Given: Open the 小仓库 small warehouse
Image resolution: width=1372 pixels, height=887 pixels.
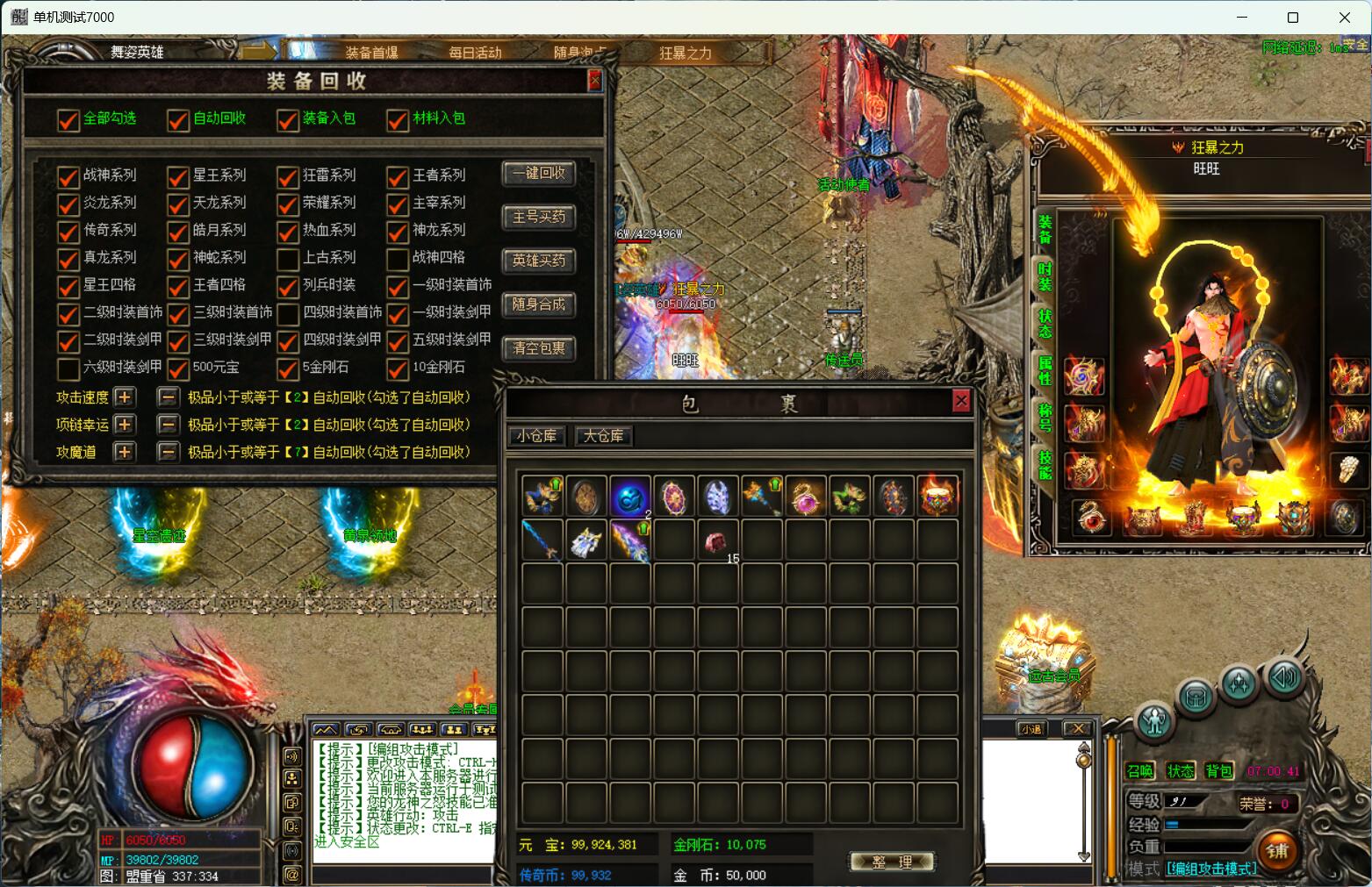Looking at the screenshot, I should pyautogui.click(x=536, y=436).
